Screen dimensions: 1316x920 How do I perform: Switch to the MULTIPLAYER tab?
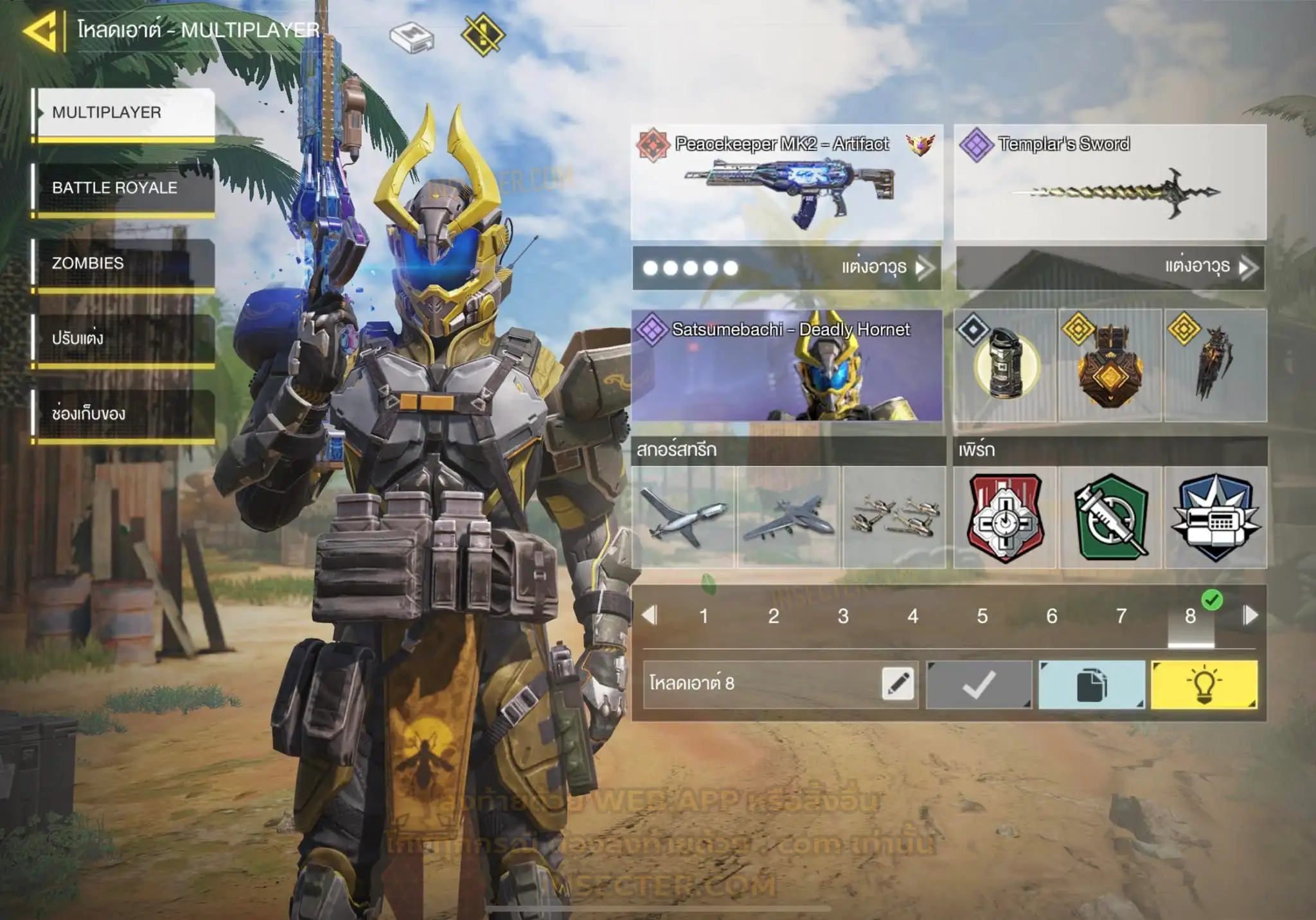[x=124, y=113]
